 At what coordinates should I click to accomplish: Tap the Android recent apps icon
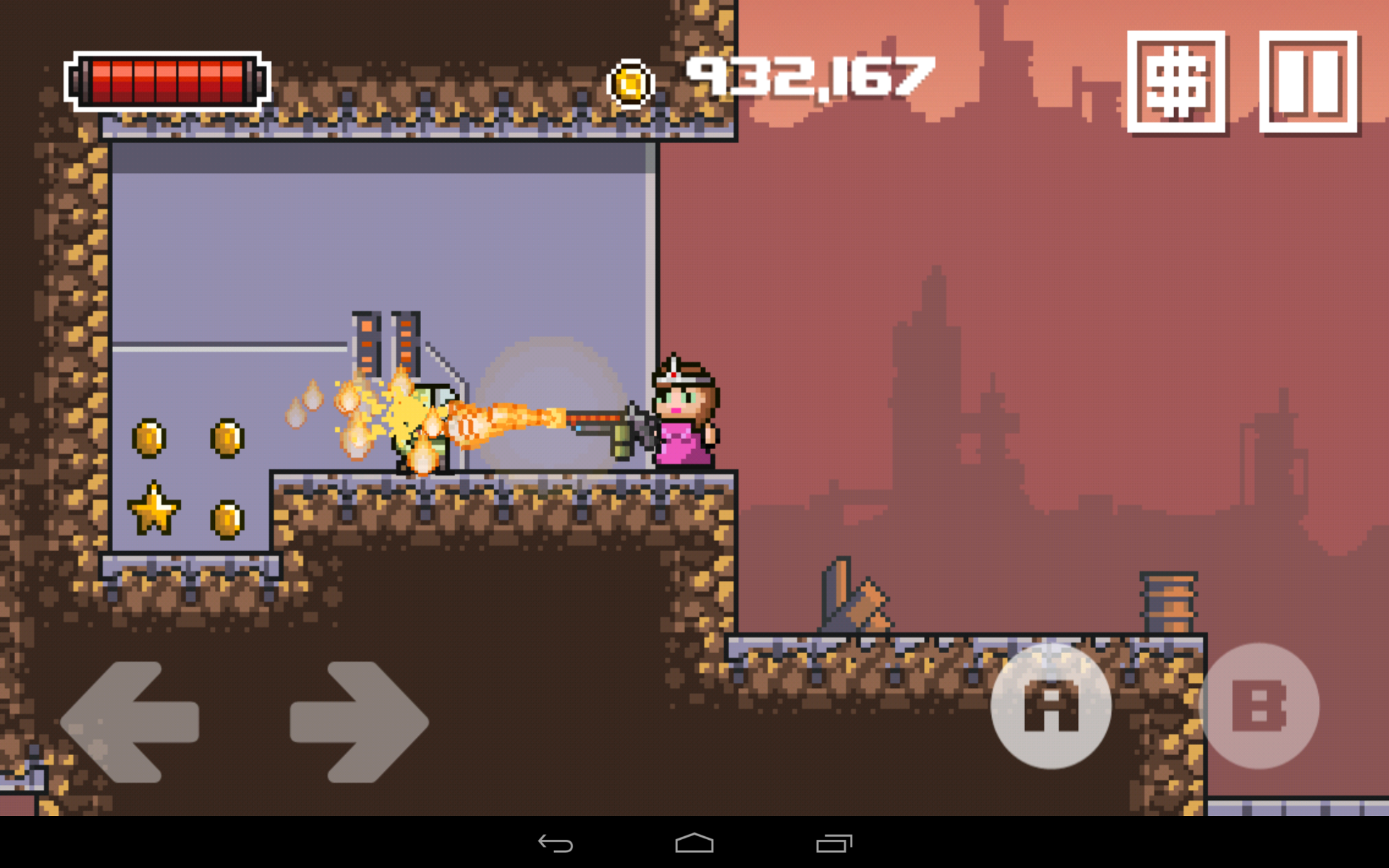pos(833,843)
